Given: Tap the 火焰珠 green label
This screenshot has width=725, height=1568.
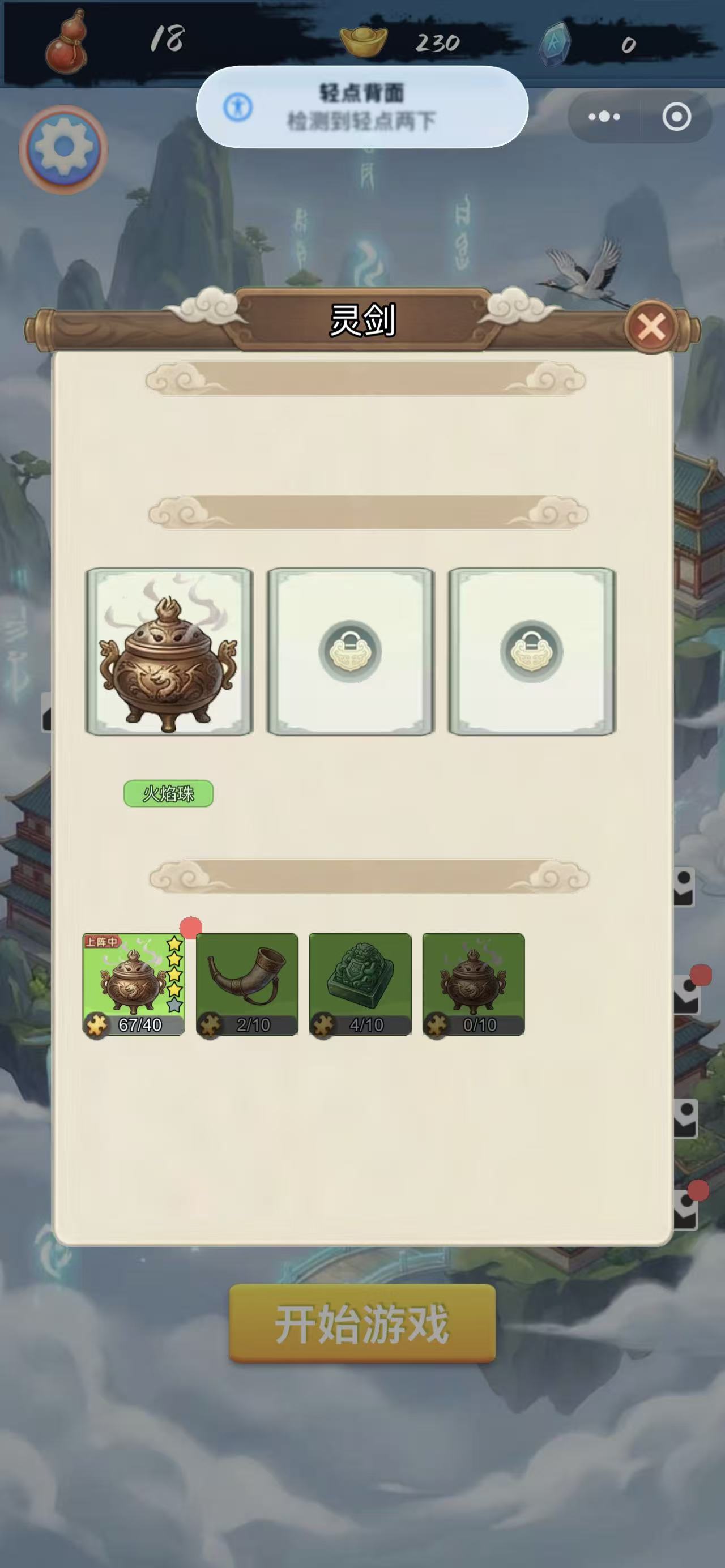Looking at the screenshot, I should tap(169, 794).
